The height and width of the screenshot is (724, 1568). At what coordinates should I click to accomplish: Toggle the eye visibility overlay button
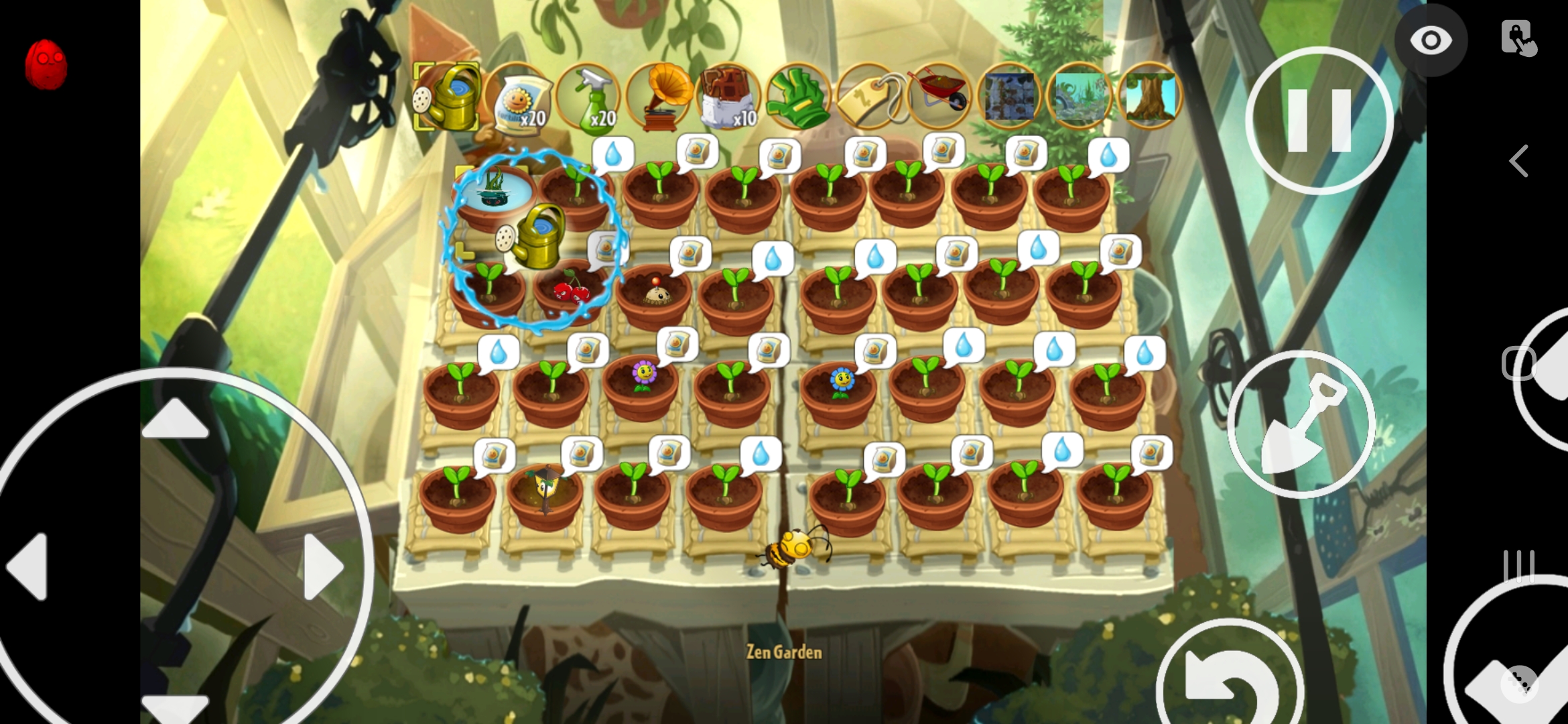pyautogui.click(x=1431, y=40)
